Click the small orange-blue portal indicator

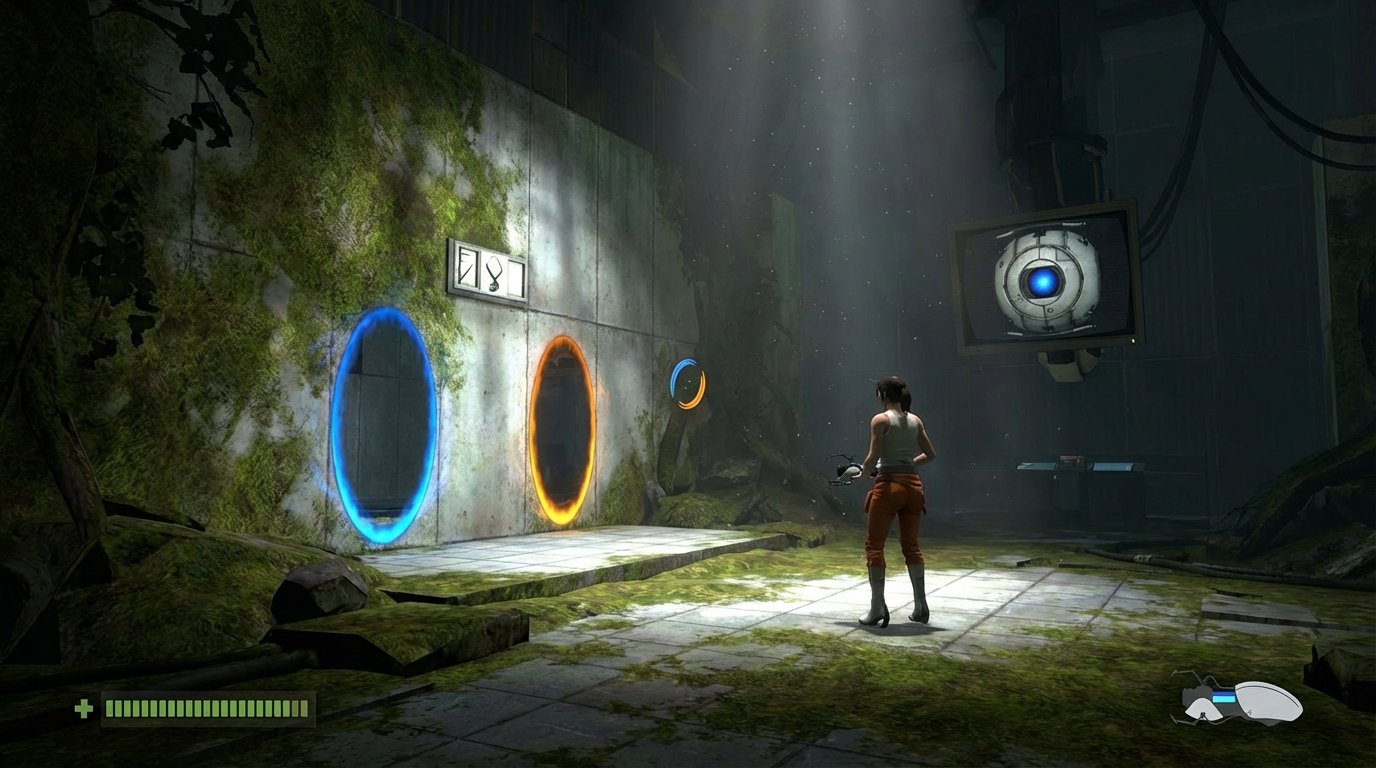pos(686,385)
